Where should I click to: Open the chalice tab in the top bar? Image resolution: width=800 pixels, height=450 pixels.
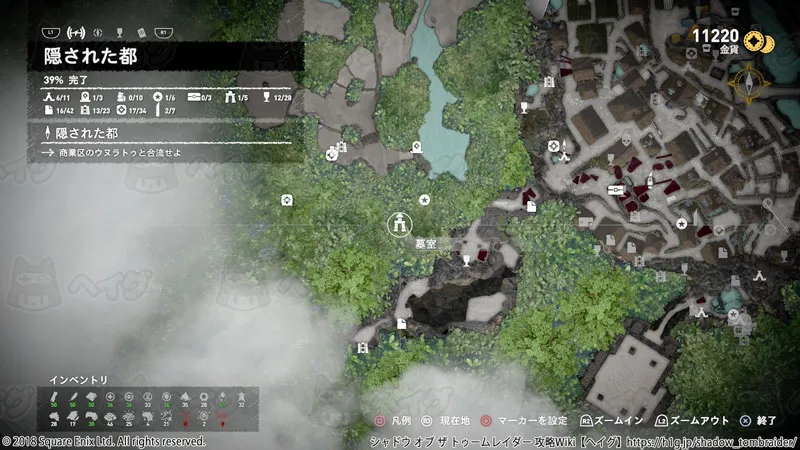point(119,33)
